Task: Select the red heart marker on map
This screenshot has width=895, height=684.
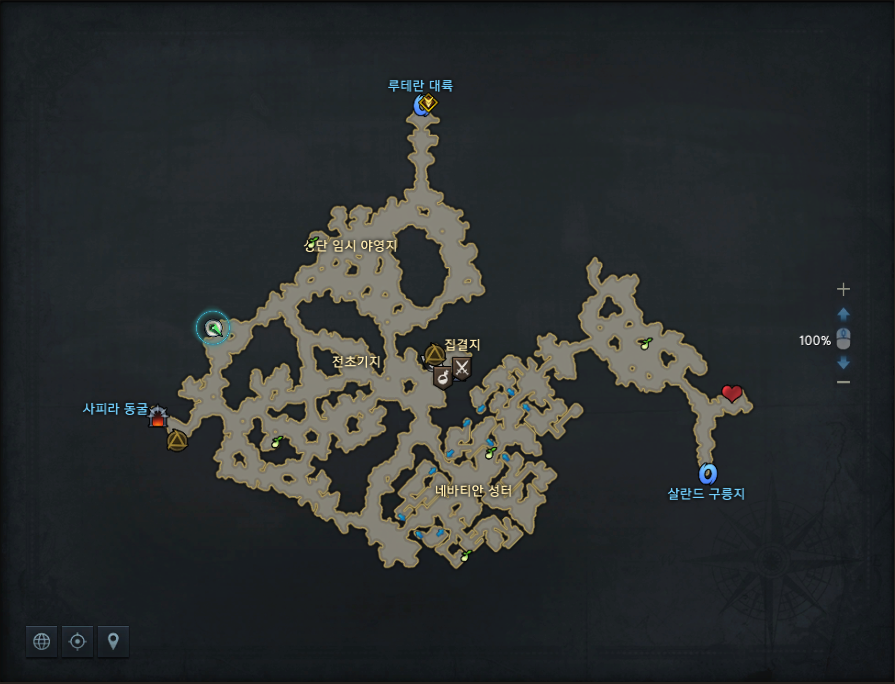Action: [732, 393]
